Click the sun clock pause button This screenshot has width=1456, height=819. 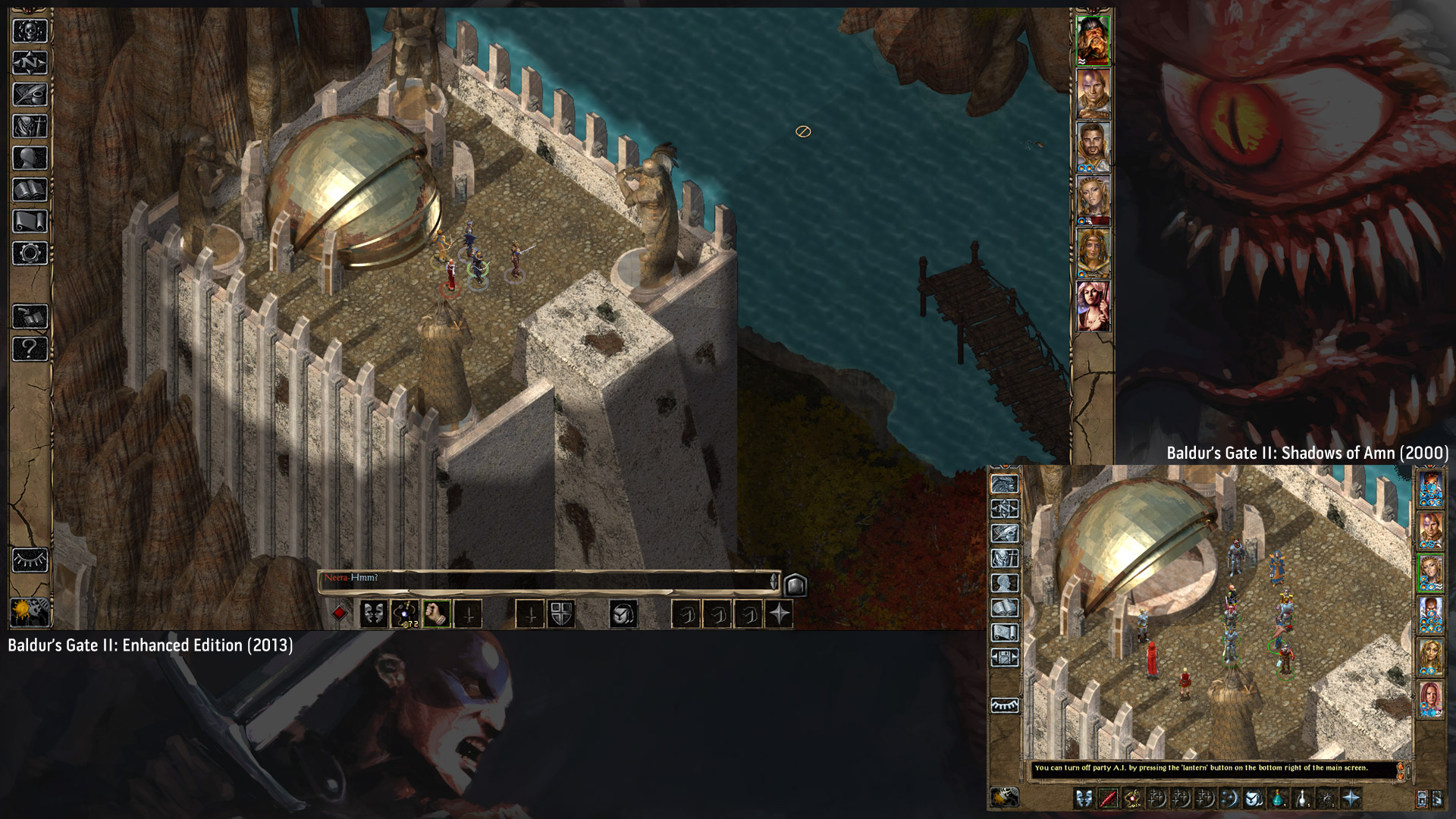click(x=30, y=611)
